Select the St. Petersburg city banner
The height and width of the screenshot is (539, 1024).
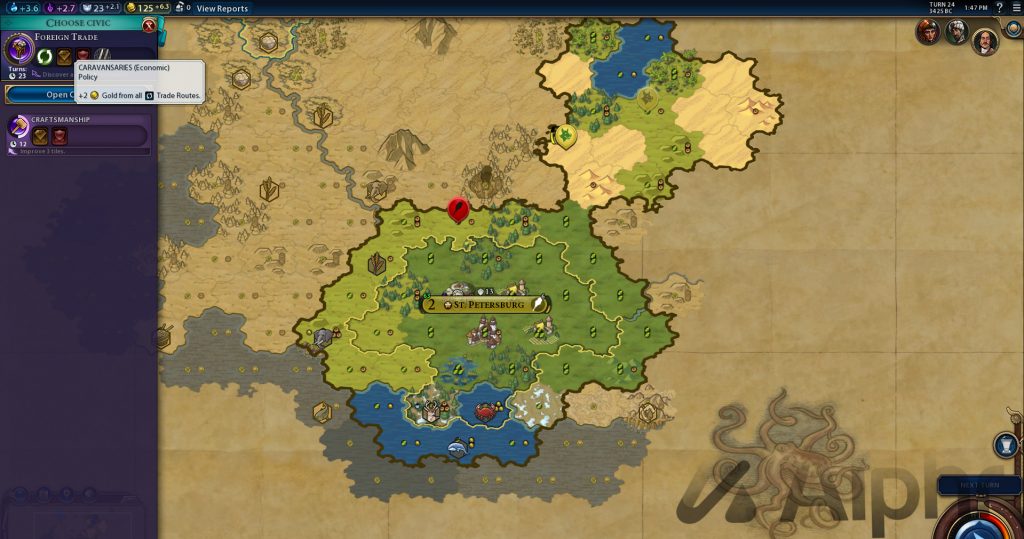point(487,303)
